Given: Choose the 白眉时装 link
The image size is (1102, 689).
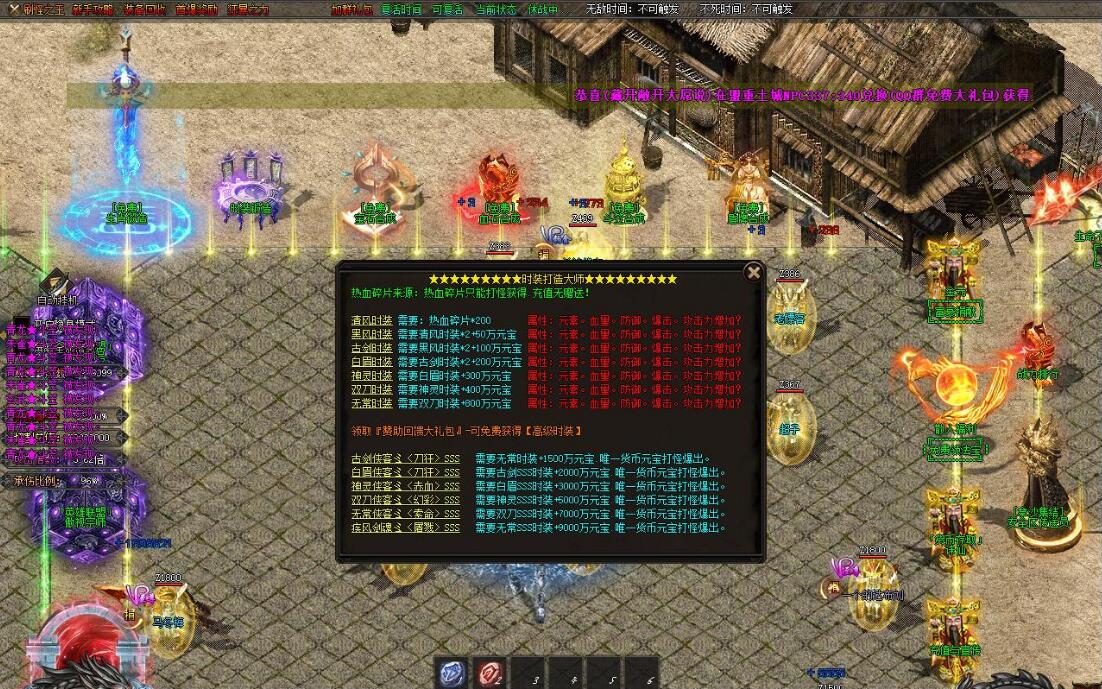Looking at the screenshot, I should click(x=371, y=362).
